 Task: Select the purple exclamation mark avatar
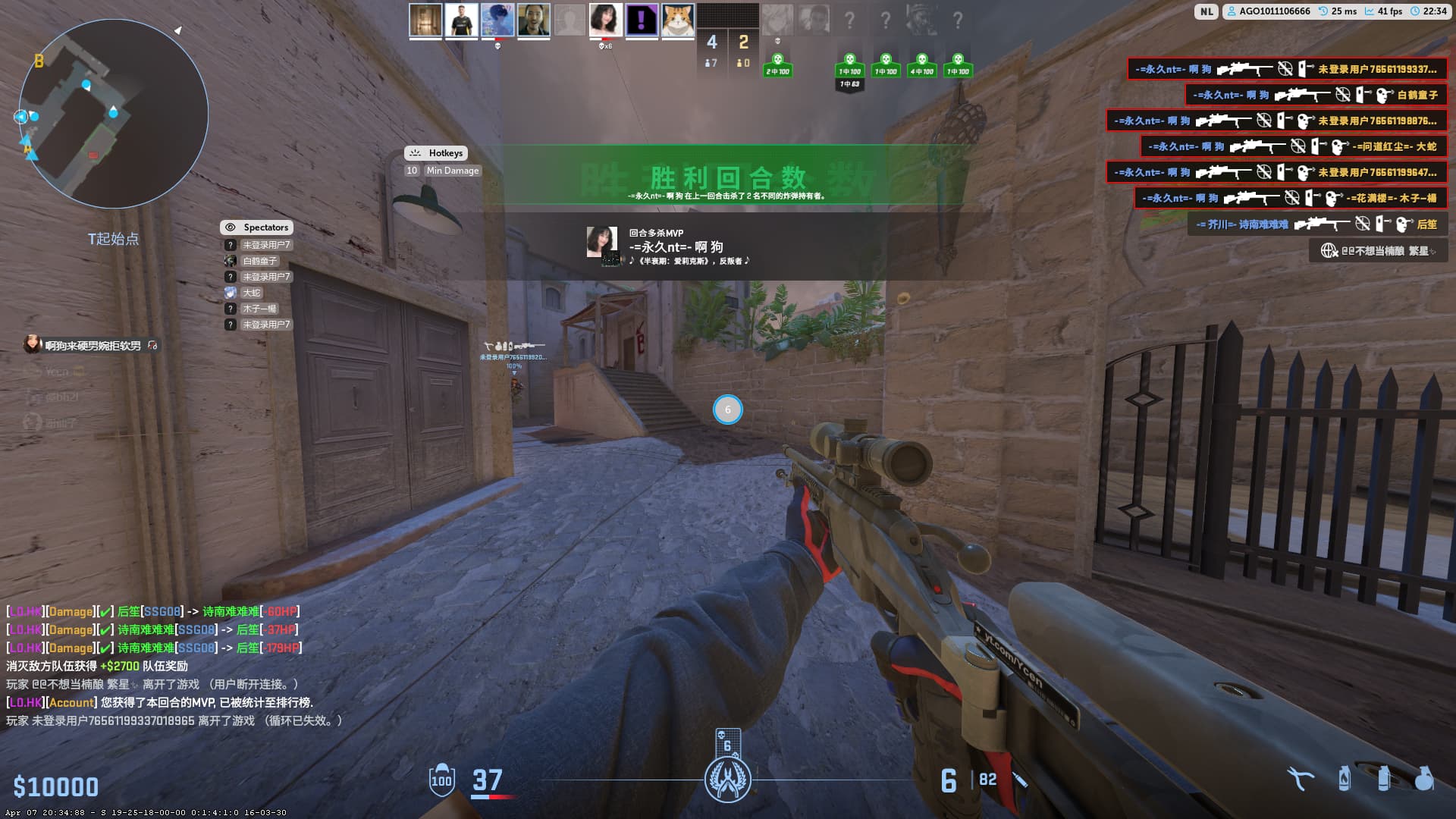[642, 20]
